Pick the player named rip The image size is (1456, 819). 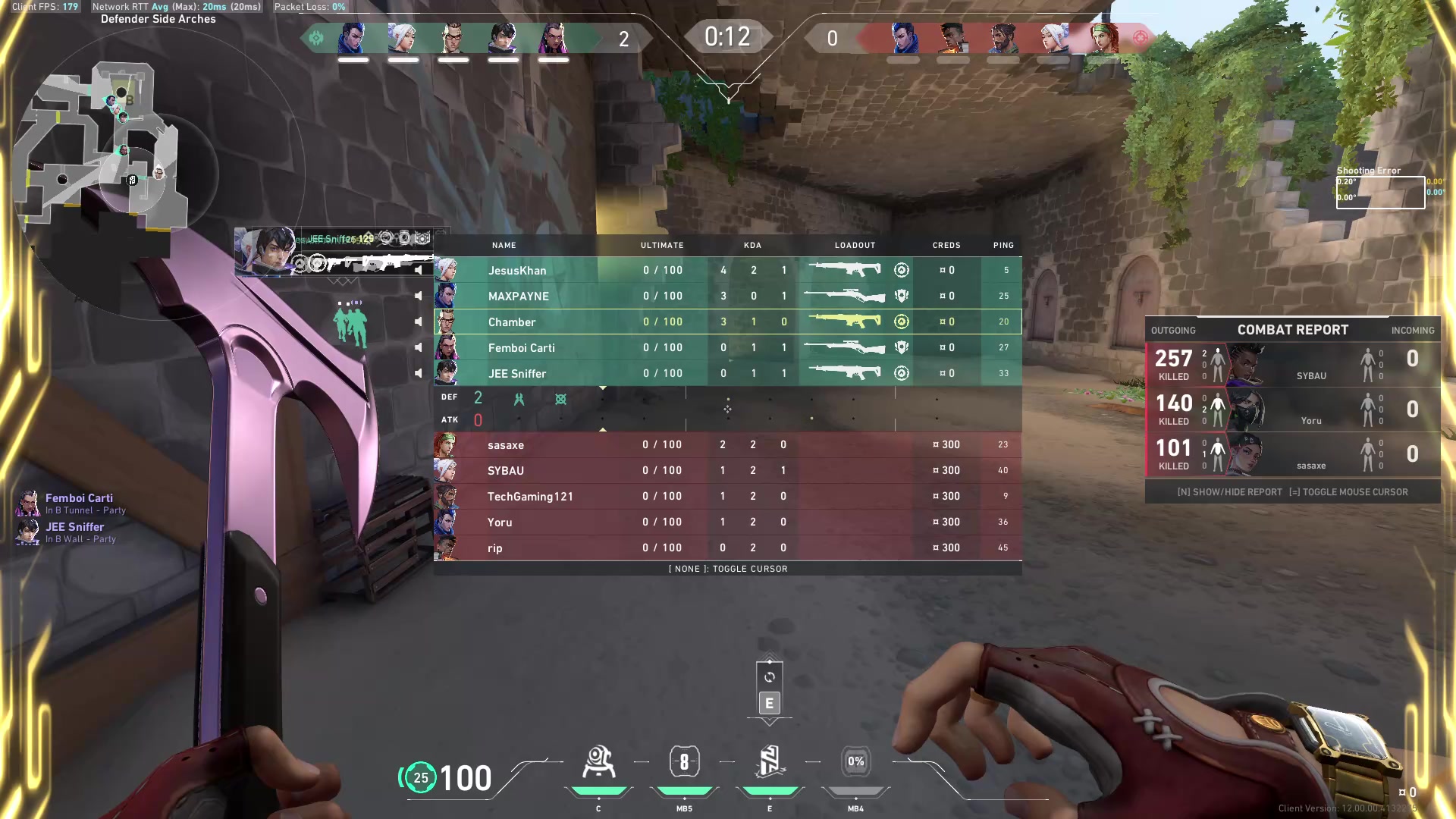point(727,548)
